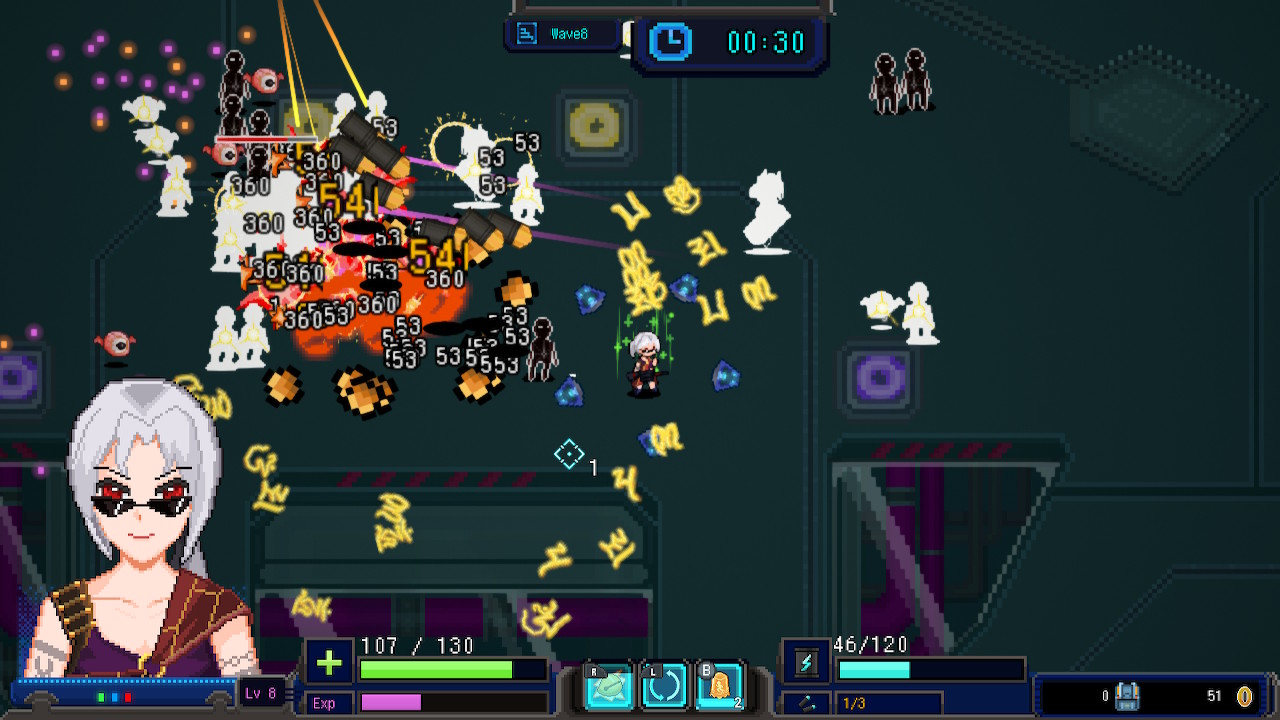Screen dimensions: 1280x720
Task: Click the green plus health icon
Action: pyautogui.click(x=328, y=663)
